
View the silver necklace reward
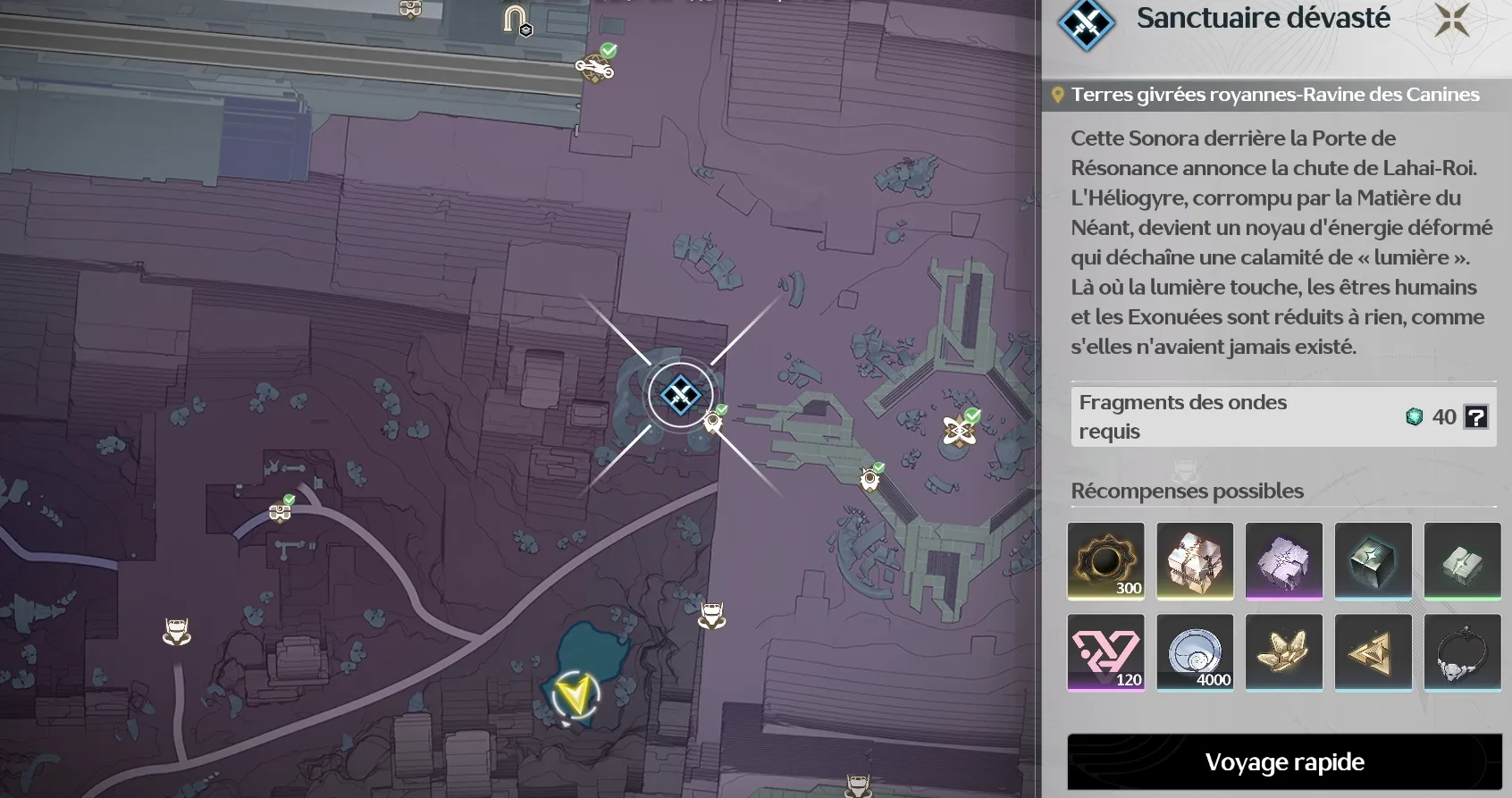coord(1463,651)
